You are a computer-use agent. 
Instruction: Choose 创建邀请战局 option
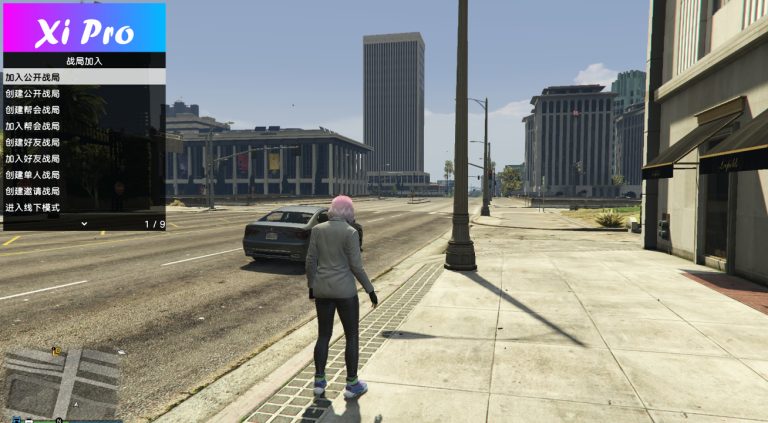coord(83,191)
